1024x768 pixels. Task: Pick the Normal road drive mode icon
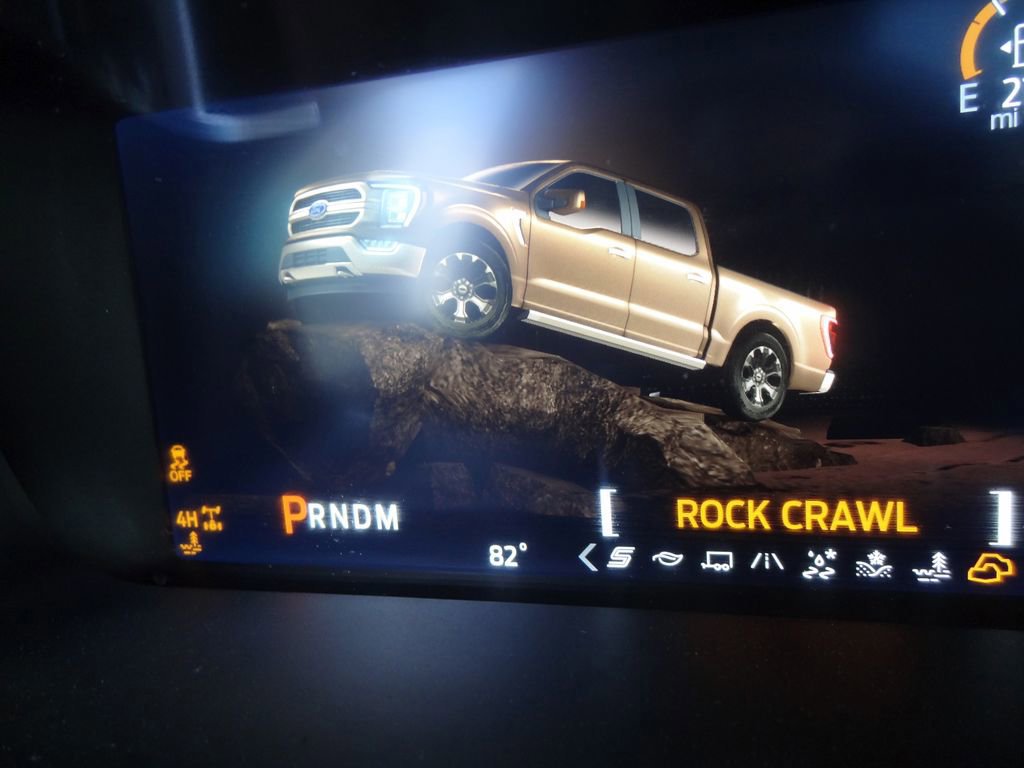click(x=767, y=561)
